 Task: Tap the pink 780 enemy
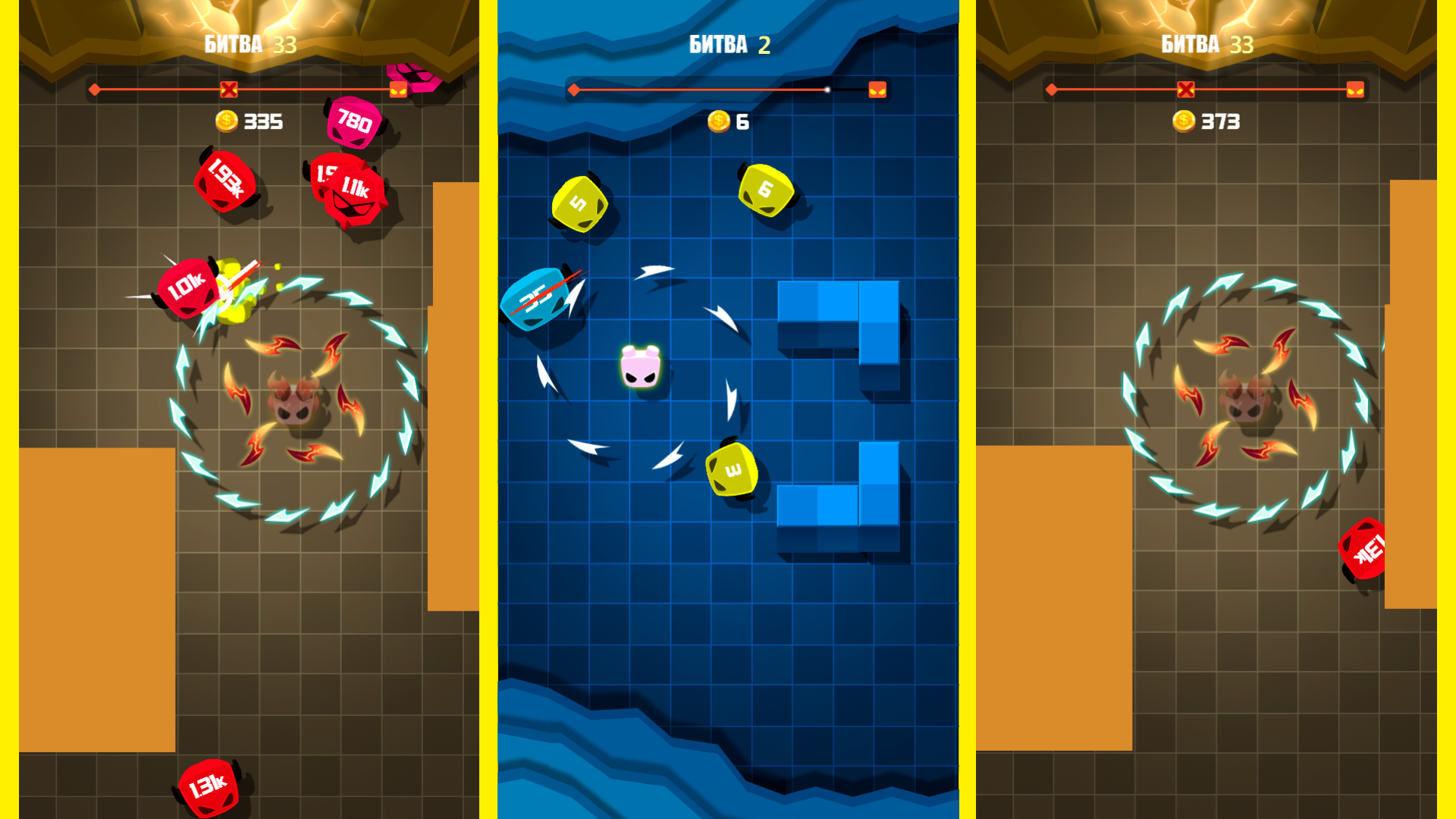353,121
